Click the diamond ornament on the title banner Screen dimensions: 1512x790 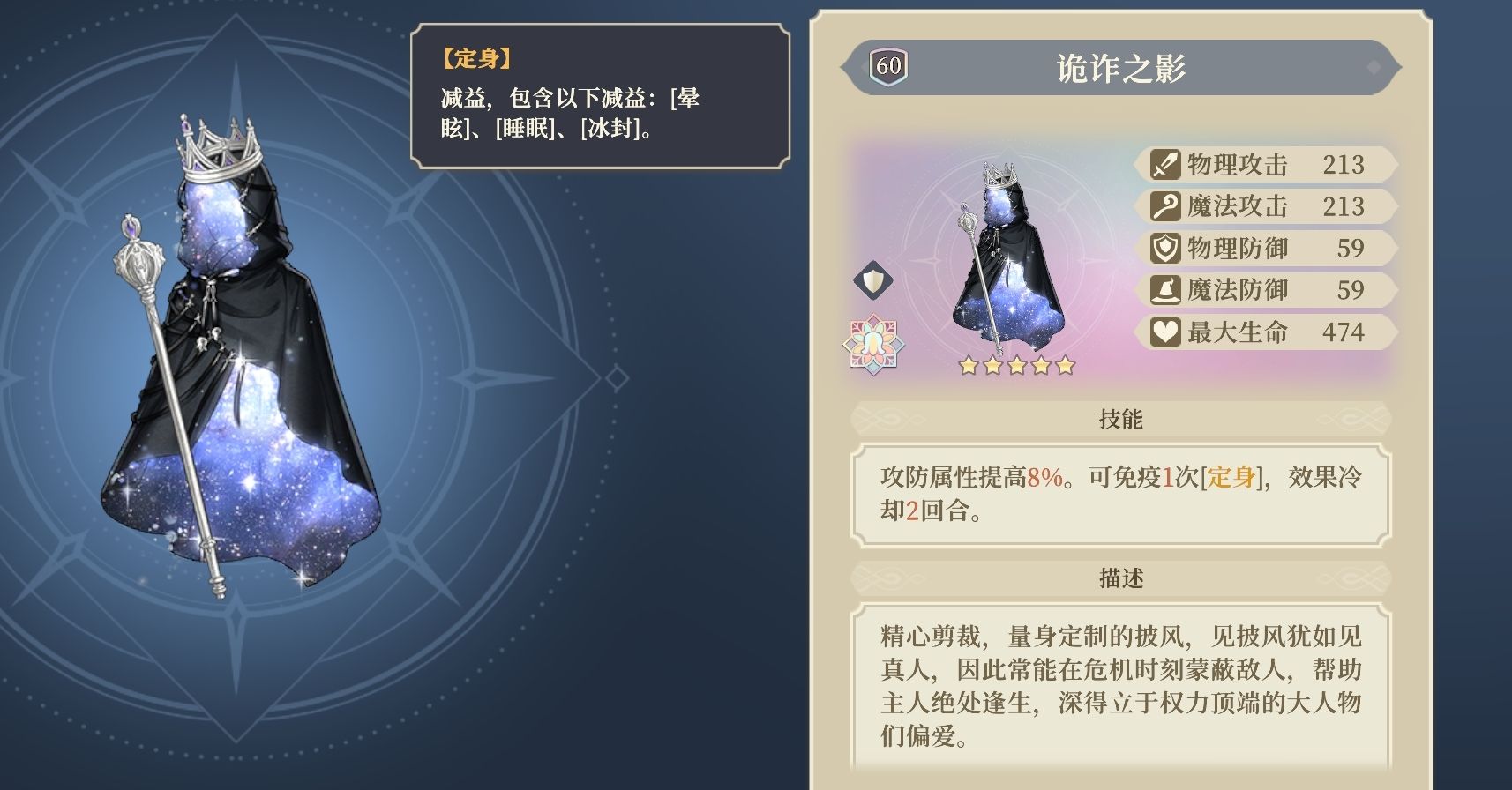click(x=1374, y=67)
